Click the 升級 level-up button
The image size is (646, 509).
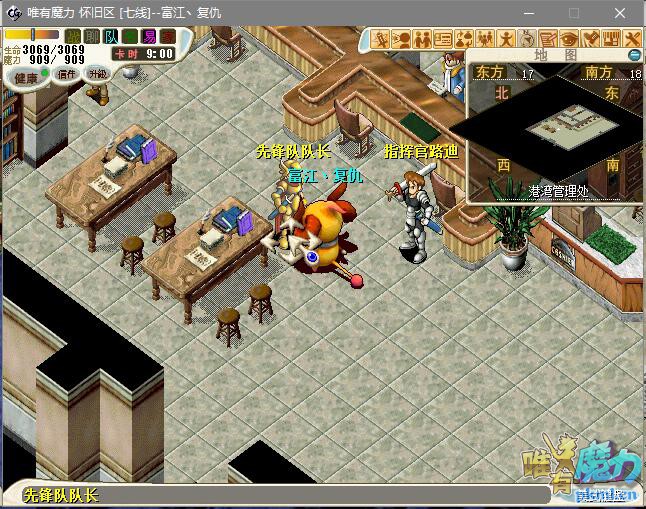pyautogui.click(x=98, y=74)
